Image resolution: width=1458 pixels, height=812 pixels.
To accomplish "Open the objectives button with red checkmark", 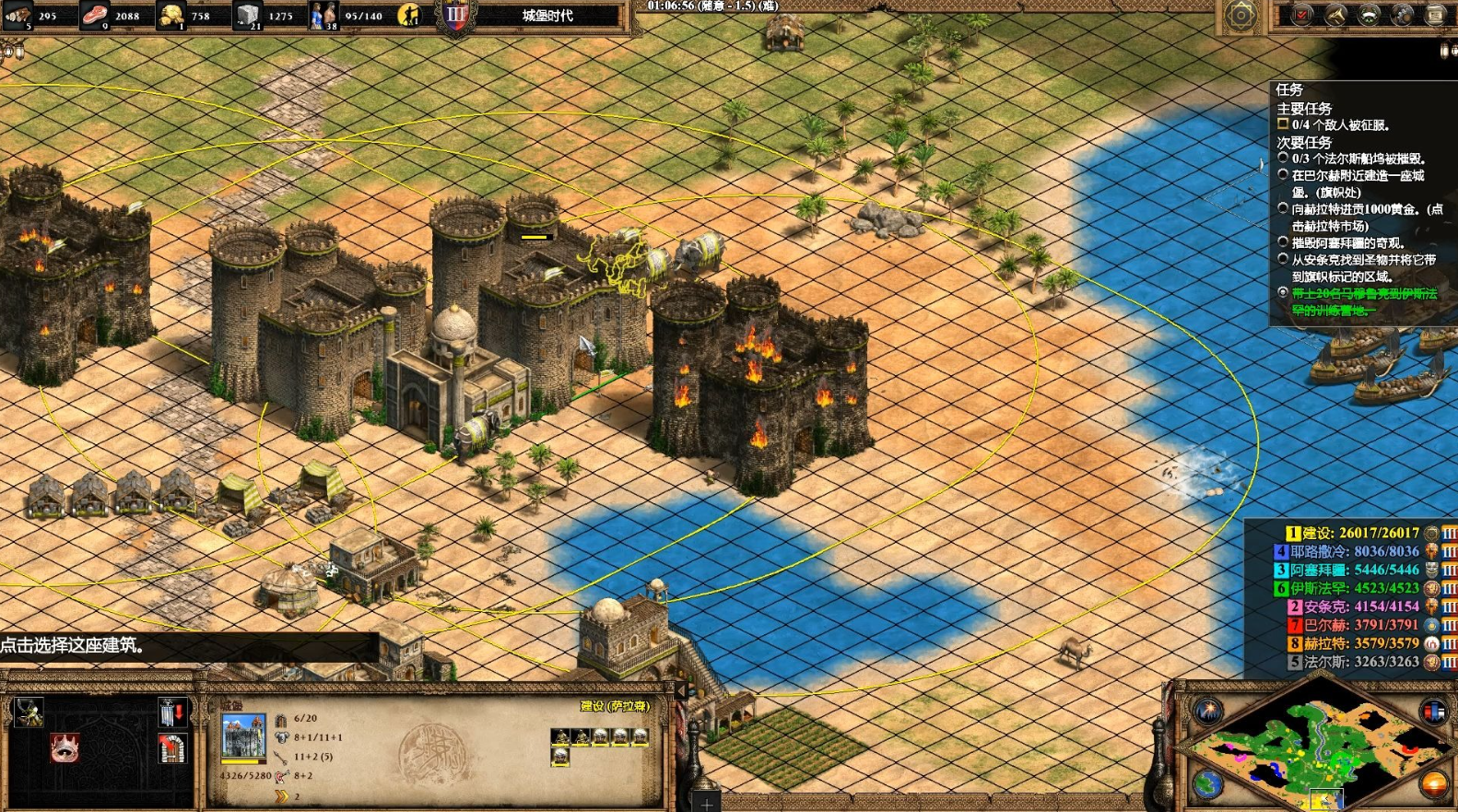I will [1302, 15].
